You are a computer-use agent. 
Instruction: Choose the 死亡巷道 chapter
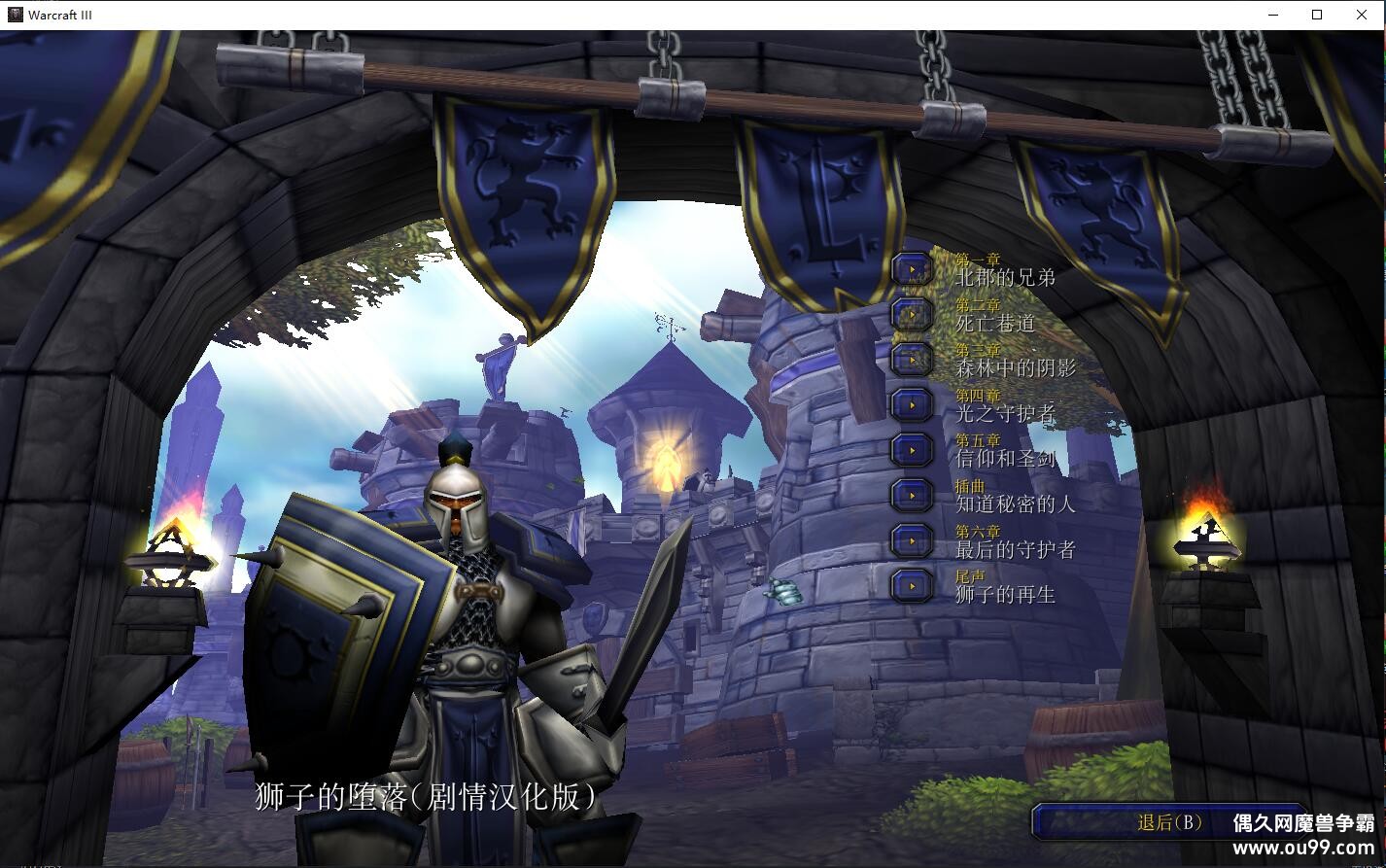[913, 314]
